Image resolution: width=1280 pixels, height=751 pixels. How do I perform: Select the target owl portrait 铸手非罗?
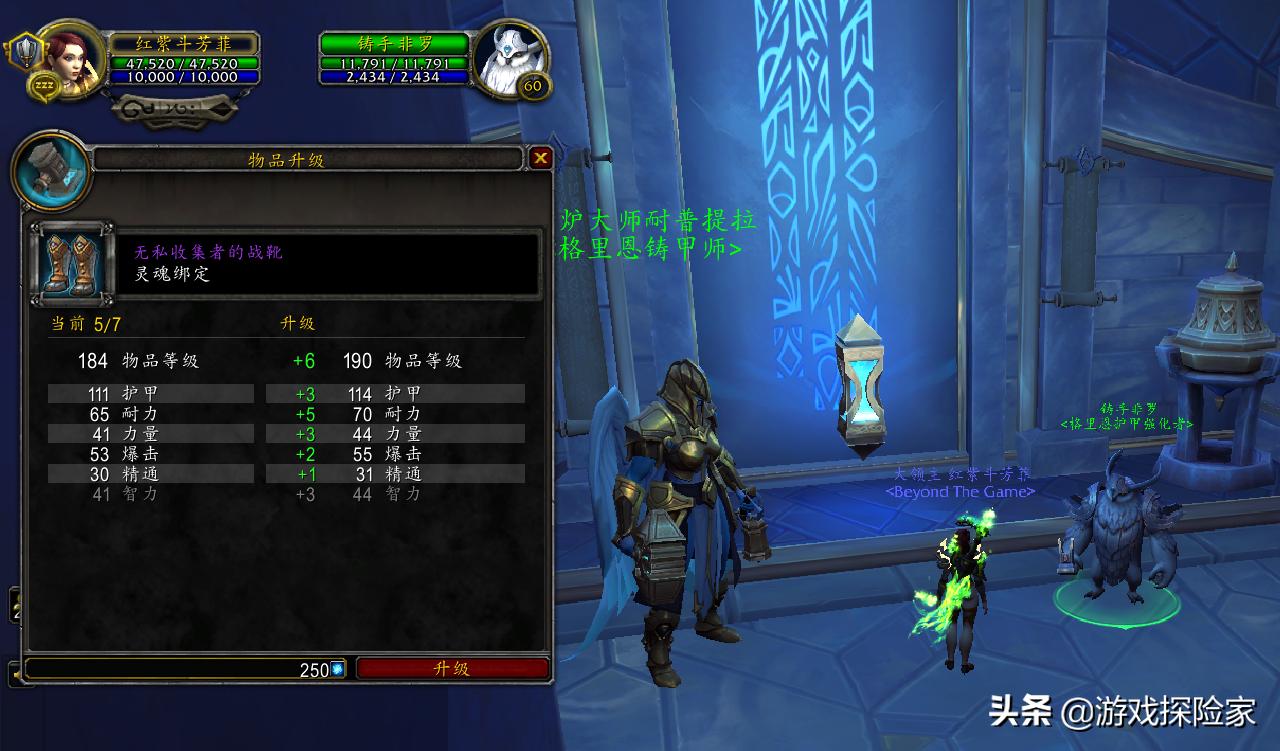click(508, 57)
